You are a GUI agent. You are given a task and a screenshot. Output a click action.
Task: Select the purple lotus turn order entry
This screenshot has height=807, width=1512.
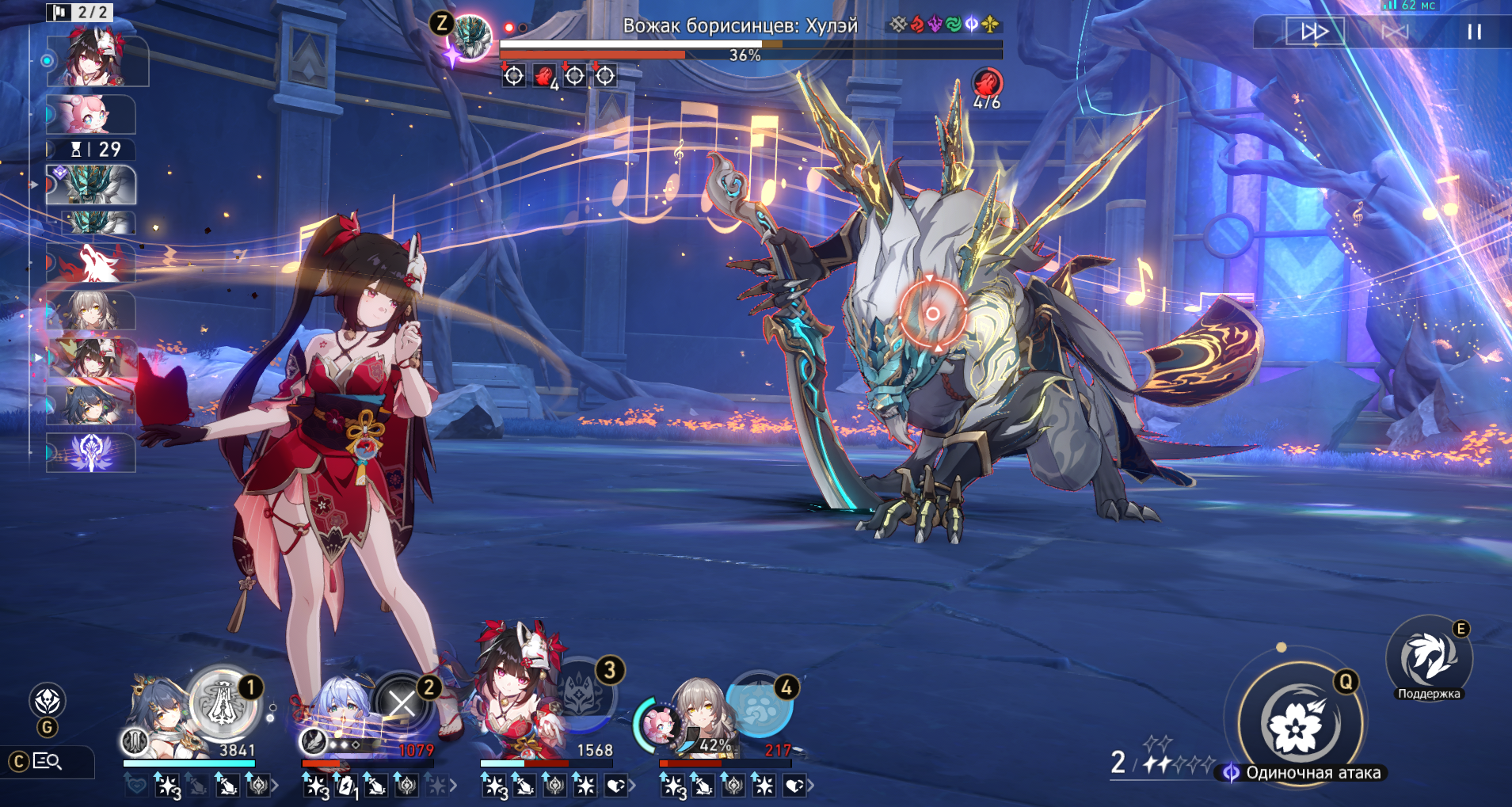point(91,452)
